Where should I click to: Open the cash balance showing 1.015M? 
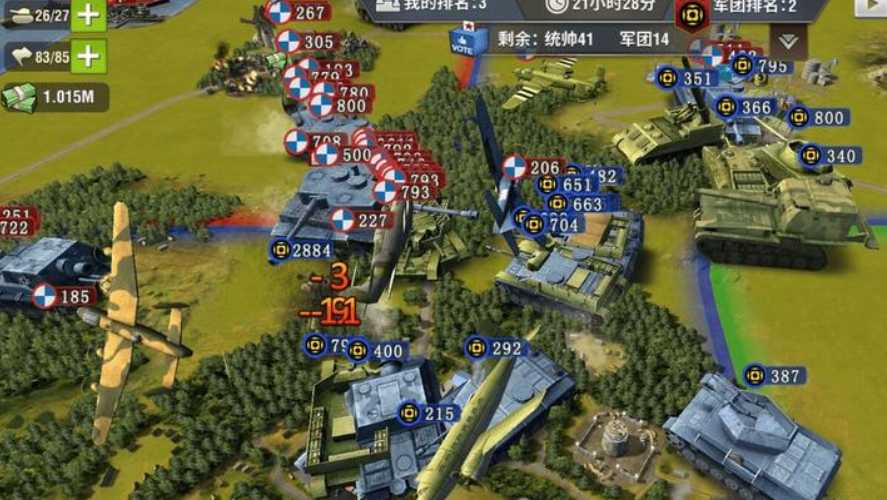pyautogui.click(x=55, y=97)
